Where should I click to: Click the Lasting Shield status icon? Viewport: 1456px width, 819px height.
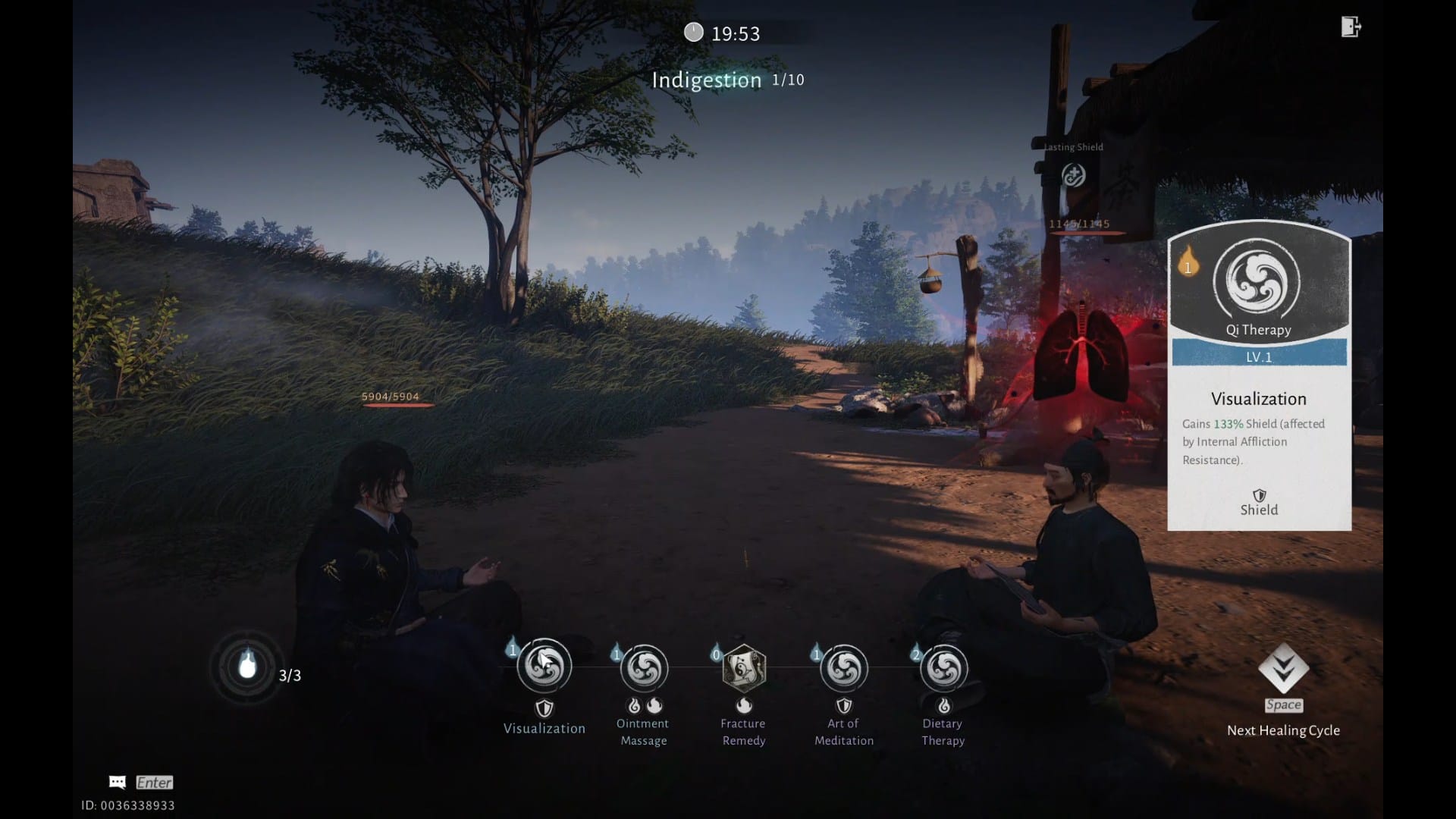(x=1073, y=176)
